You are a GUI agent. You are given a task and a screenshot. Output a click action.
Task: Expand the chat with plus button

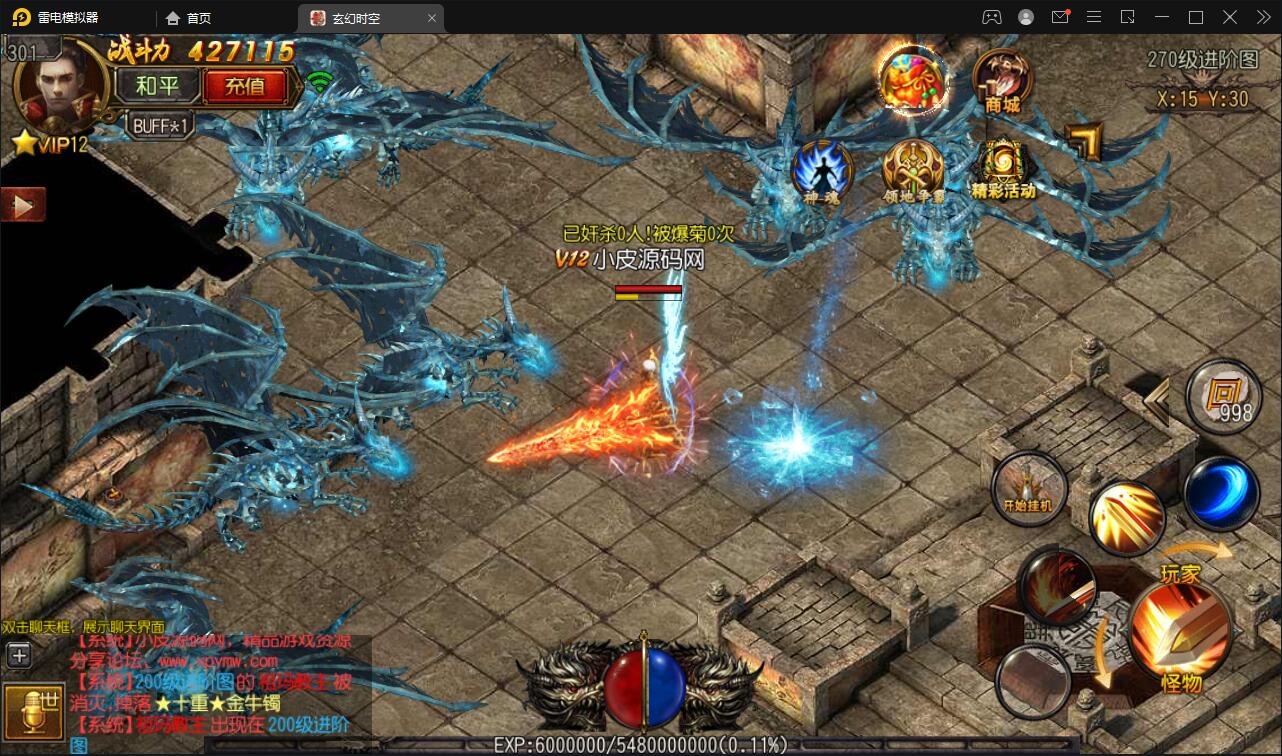pos(19,655)
